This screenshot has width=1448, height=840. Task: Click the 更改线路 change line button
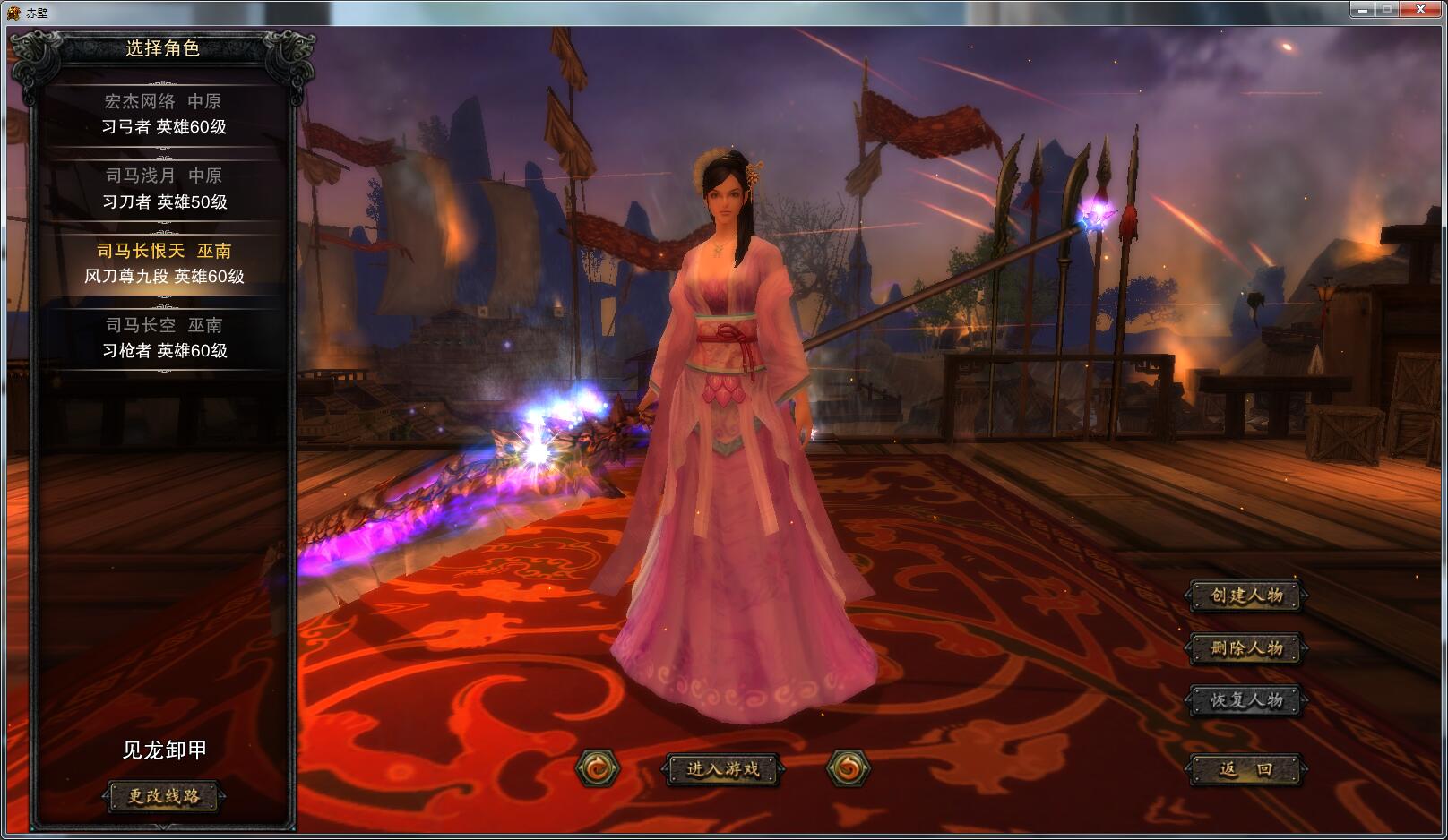[x=163, y=796]
